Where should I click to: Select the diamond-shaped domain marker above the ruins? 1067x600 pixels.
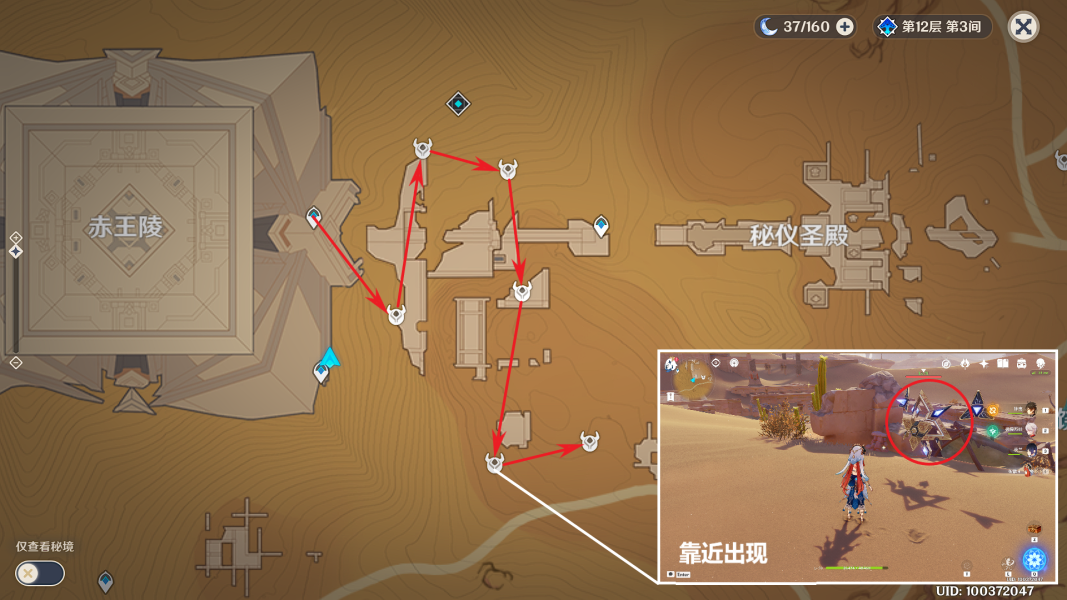coord(458,103)
